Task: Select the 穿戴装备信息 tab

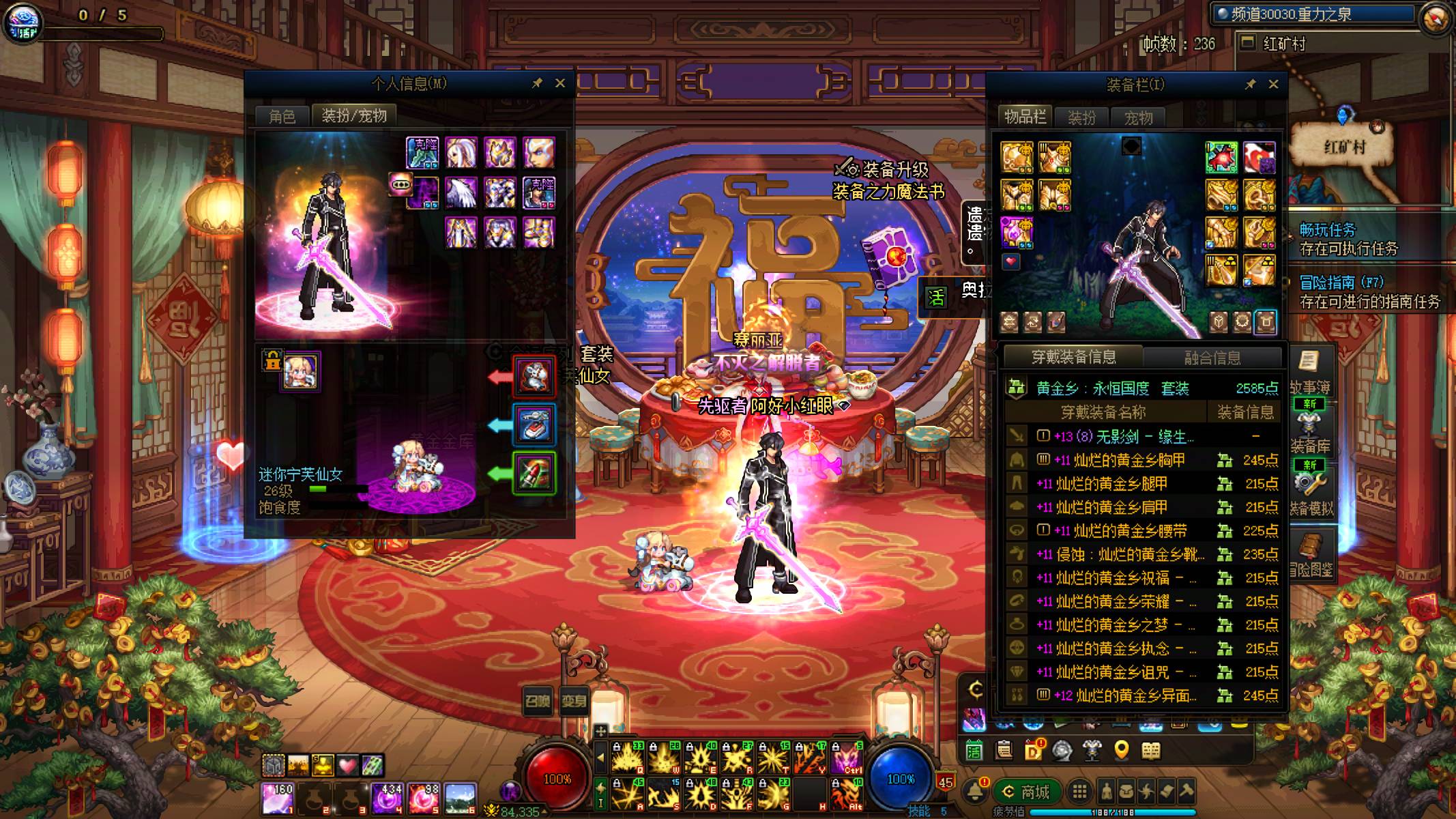Action: tap(1073, 356)
